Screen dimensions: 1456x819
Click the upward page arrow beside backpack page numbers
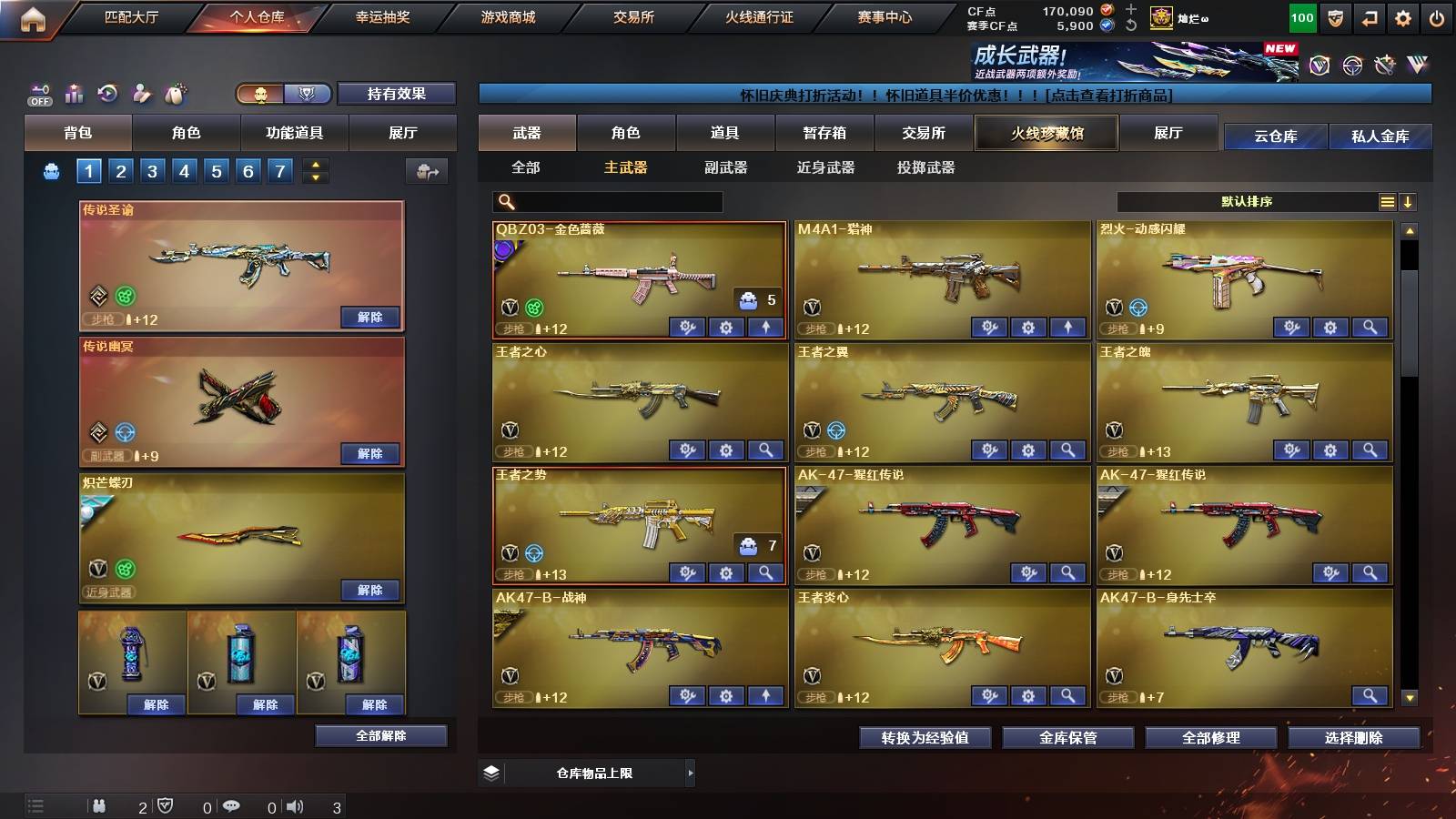click(315, 164)
